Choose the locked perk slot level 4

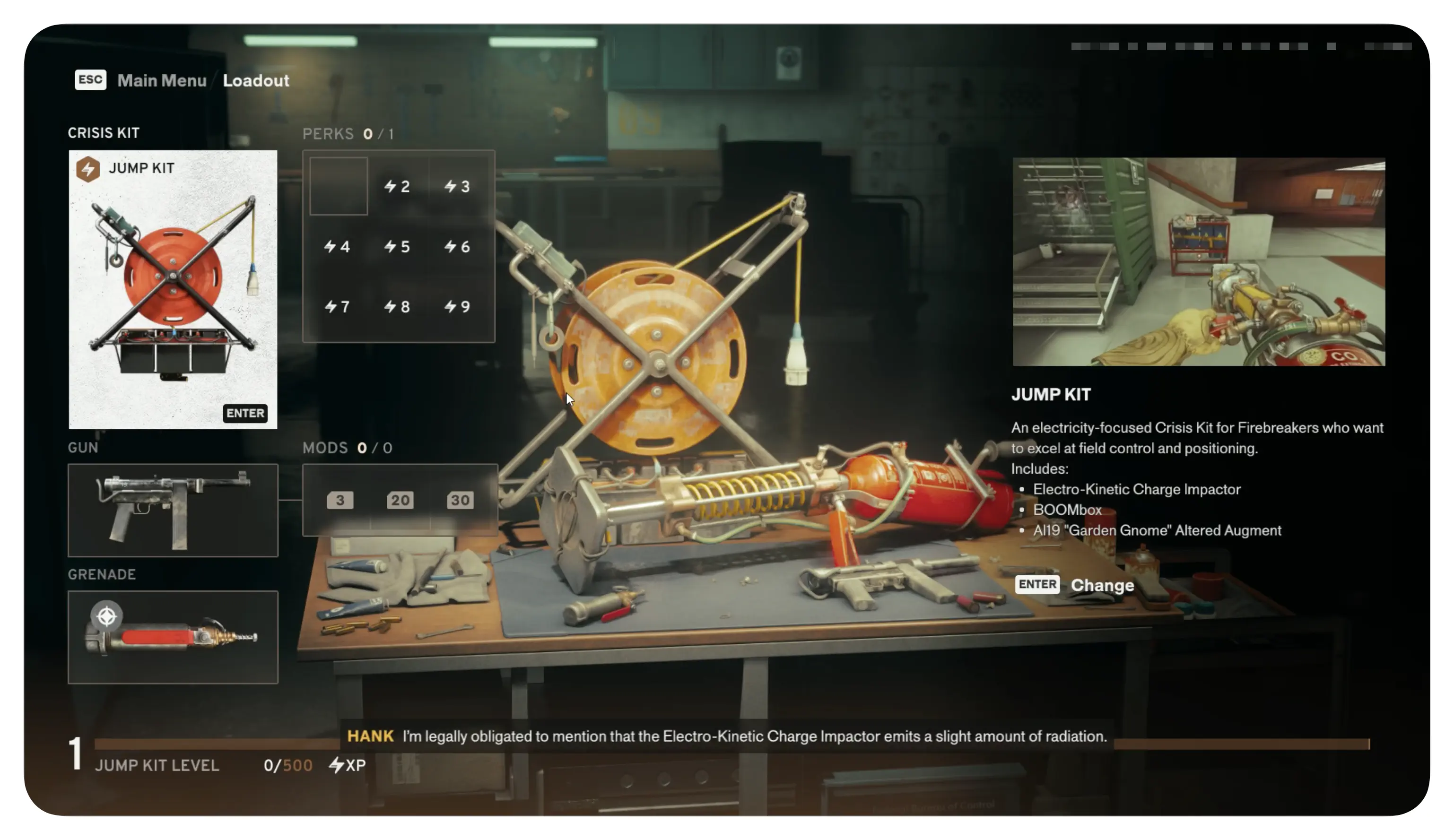tap(338, 247)
